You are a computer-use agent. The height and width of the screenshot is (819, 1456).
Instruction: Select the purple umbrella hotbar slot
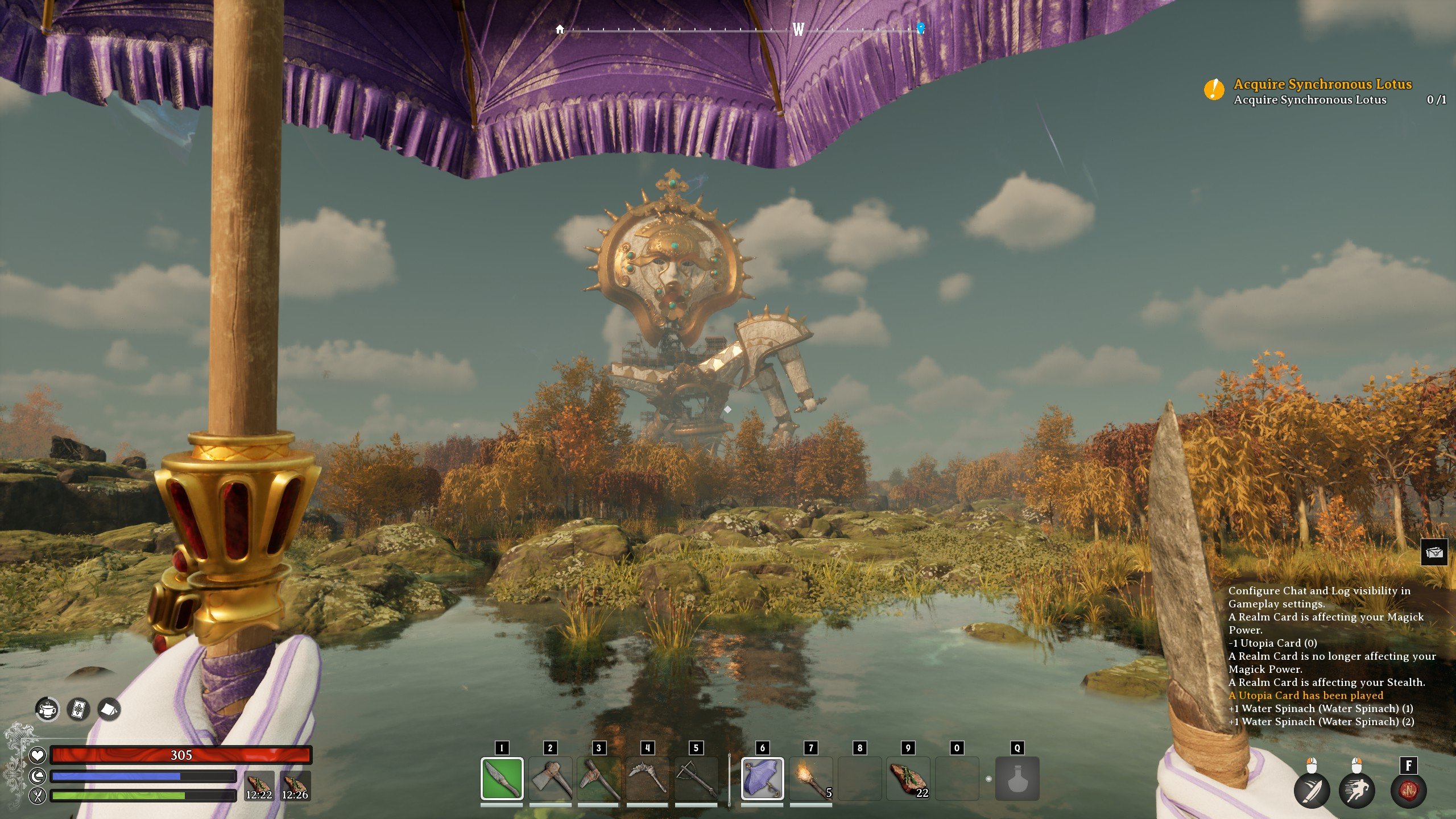[x=762, y=778]
